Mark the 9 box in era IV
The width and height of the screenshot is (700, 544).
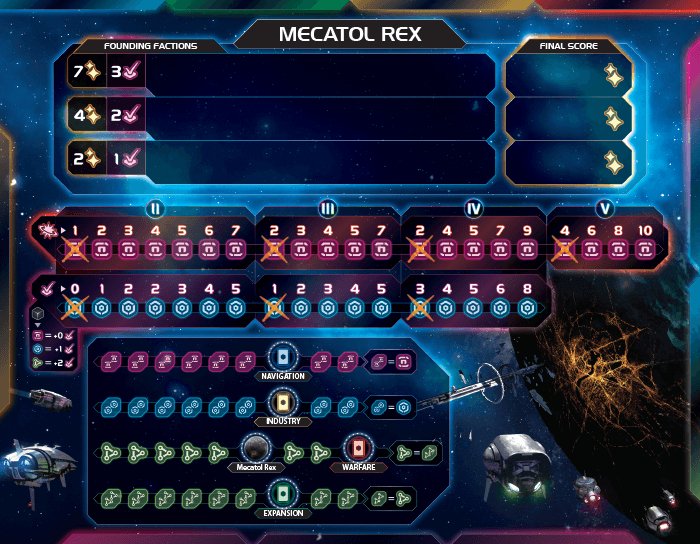click(x=529, y=250)
